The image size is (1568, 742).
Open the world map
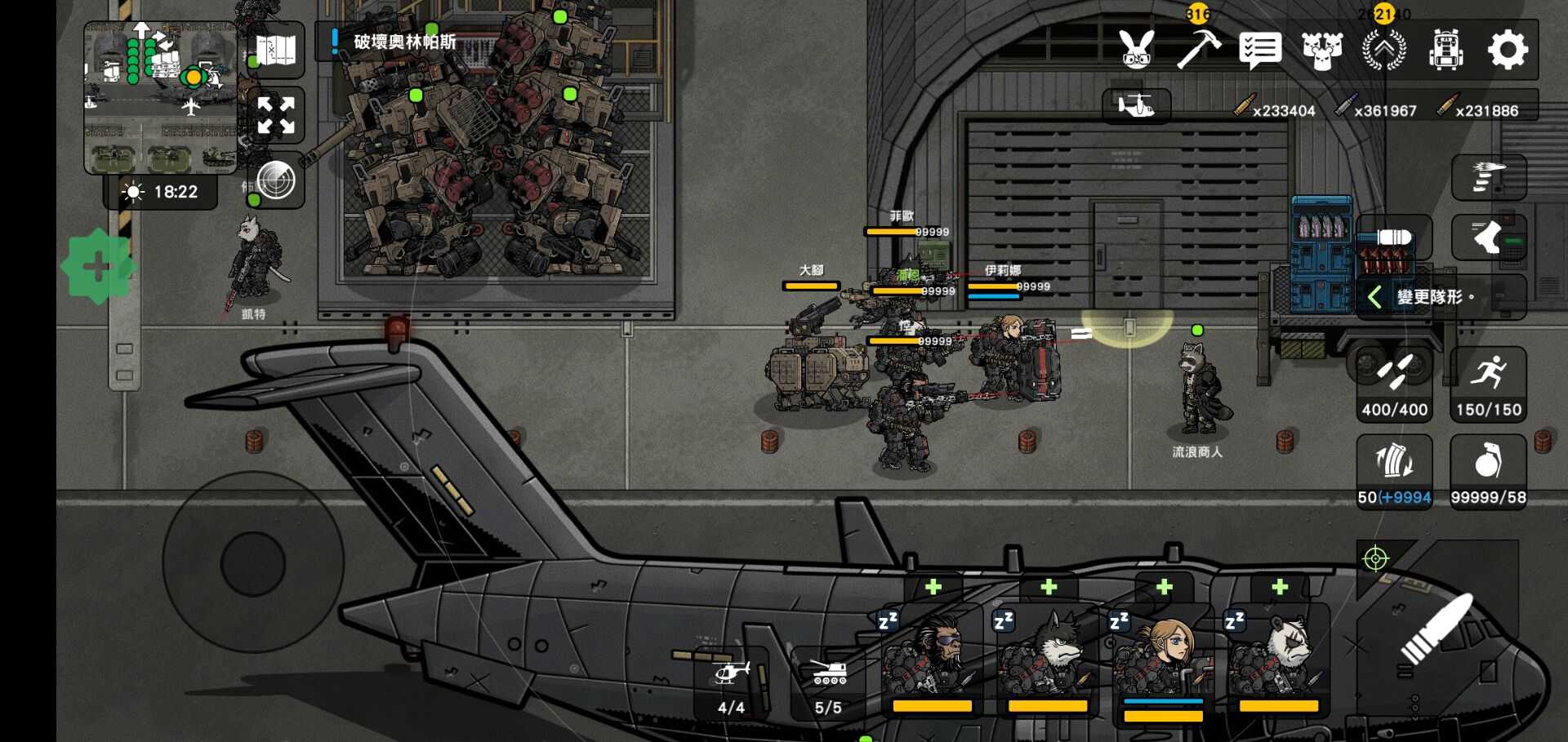(276, 51)
